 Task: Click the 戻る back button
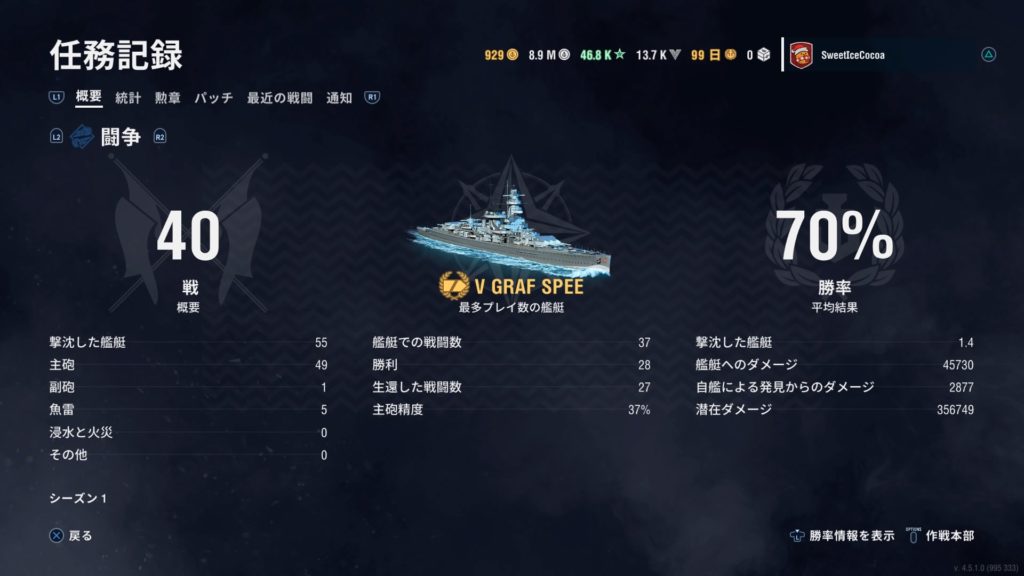71,535
